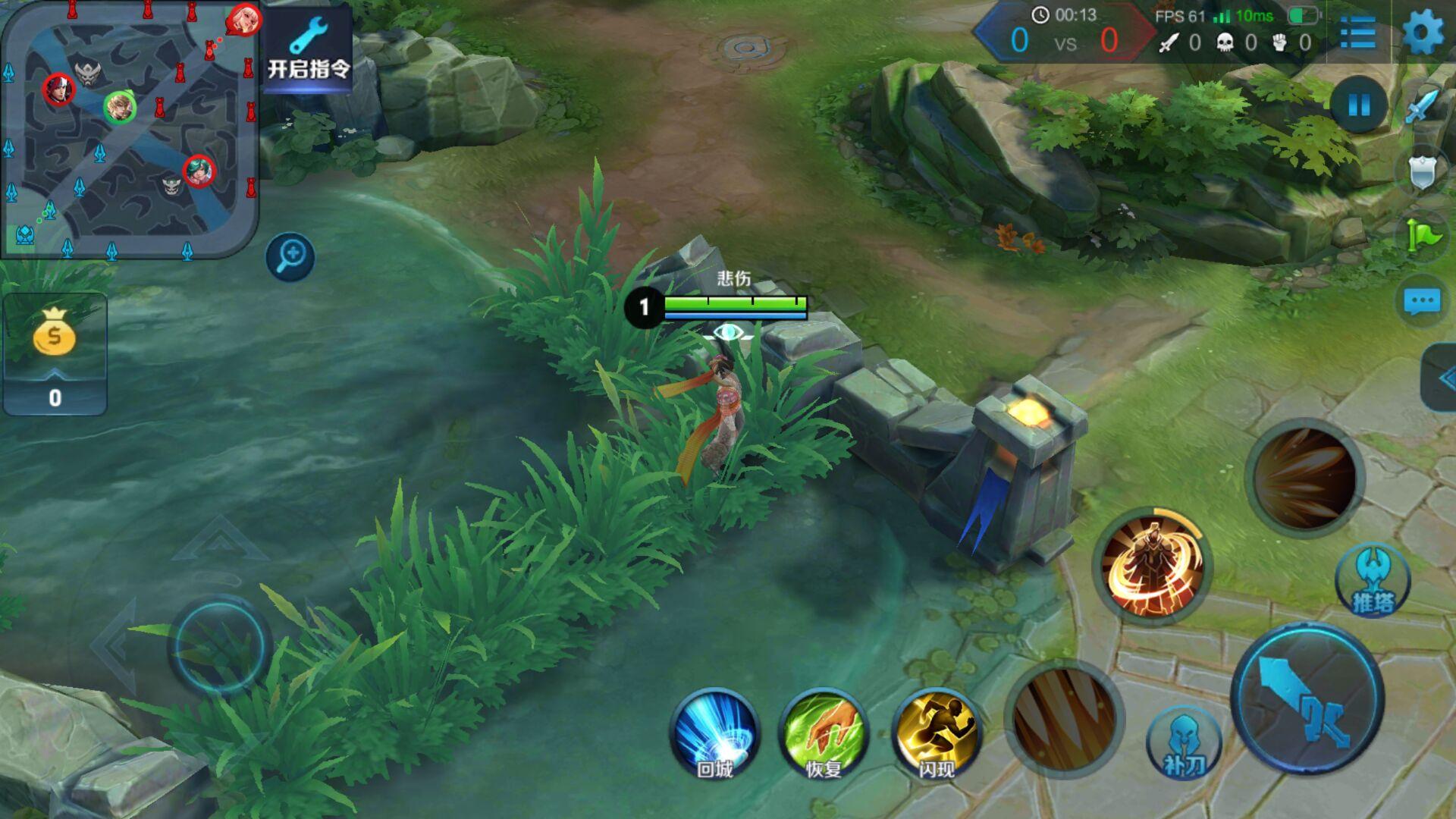This screenshot has width=1456, height=819.
Task: Select the green flag signal button
Action: point(1423,237)
